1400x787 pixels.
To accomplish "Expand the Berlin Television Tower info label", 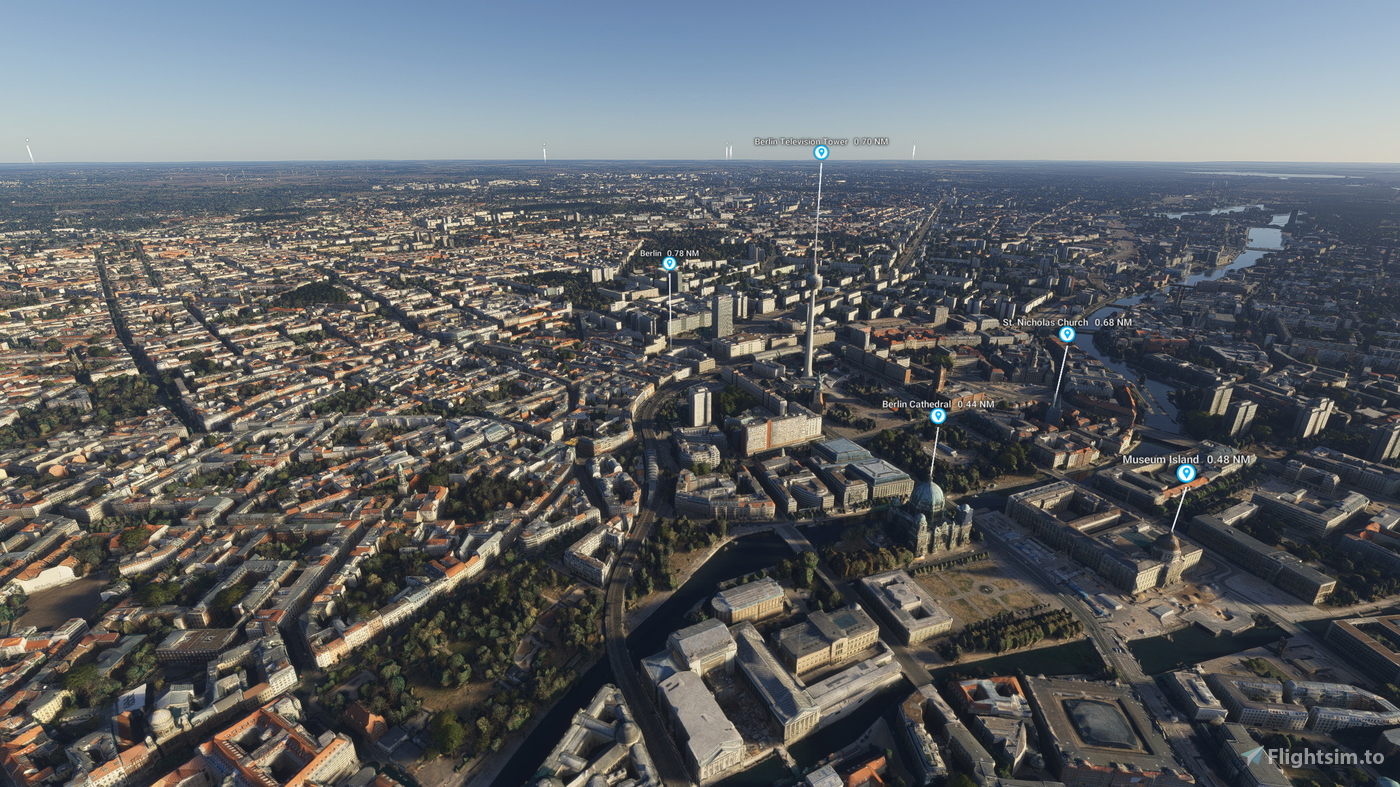I will click(x=822, y=141).
